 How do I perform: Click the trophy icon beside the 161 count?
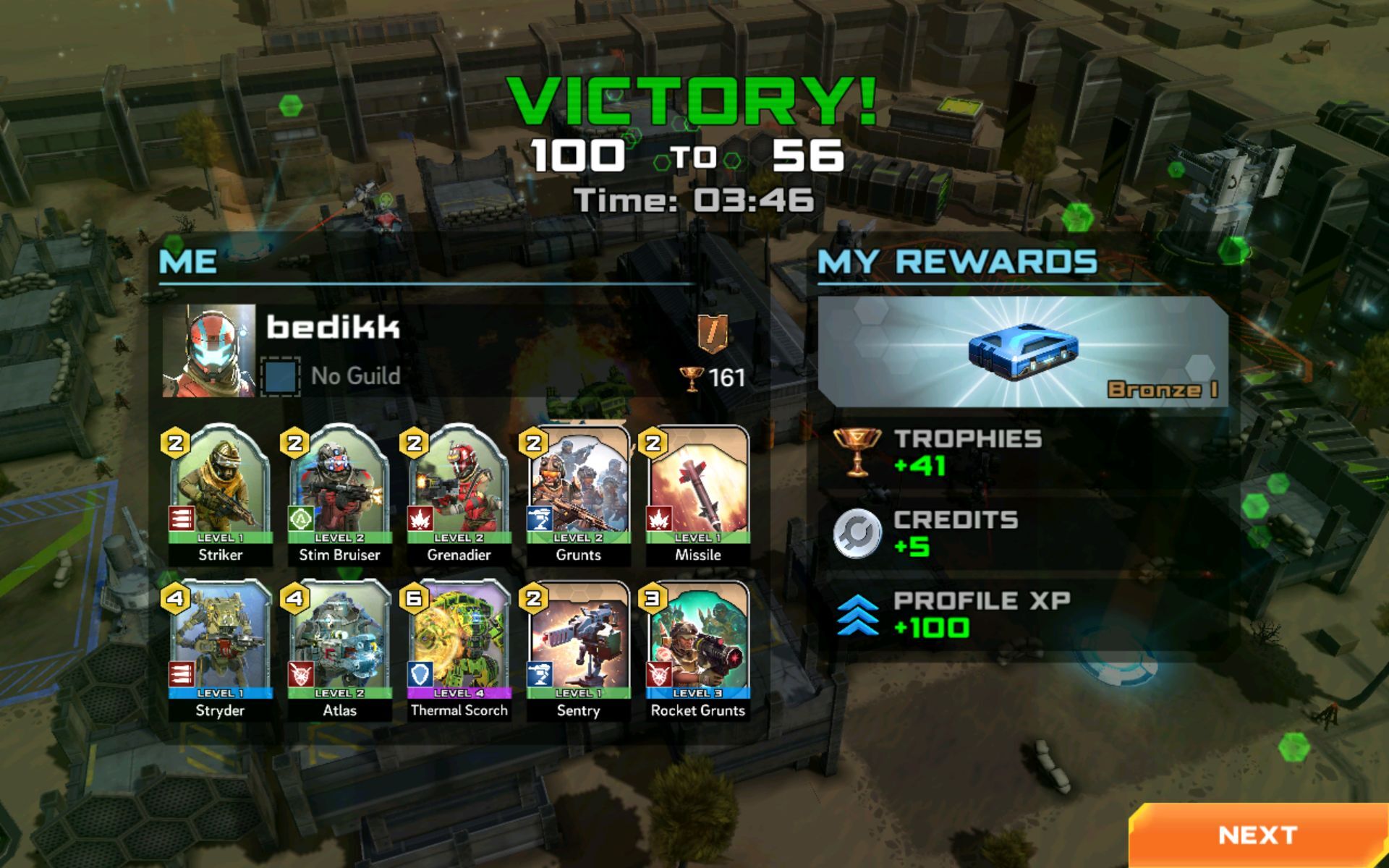[693, 378]
